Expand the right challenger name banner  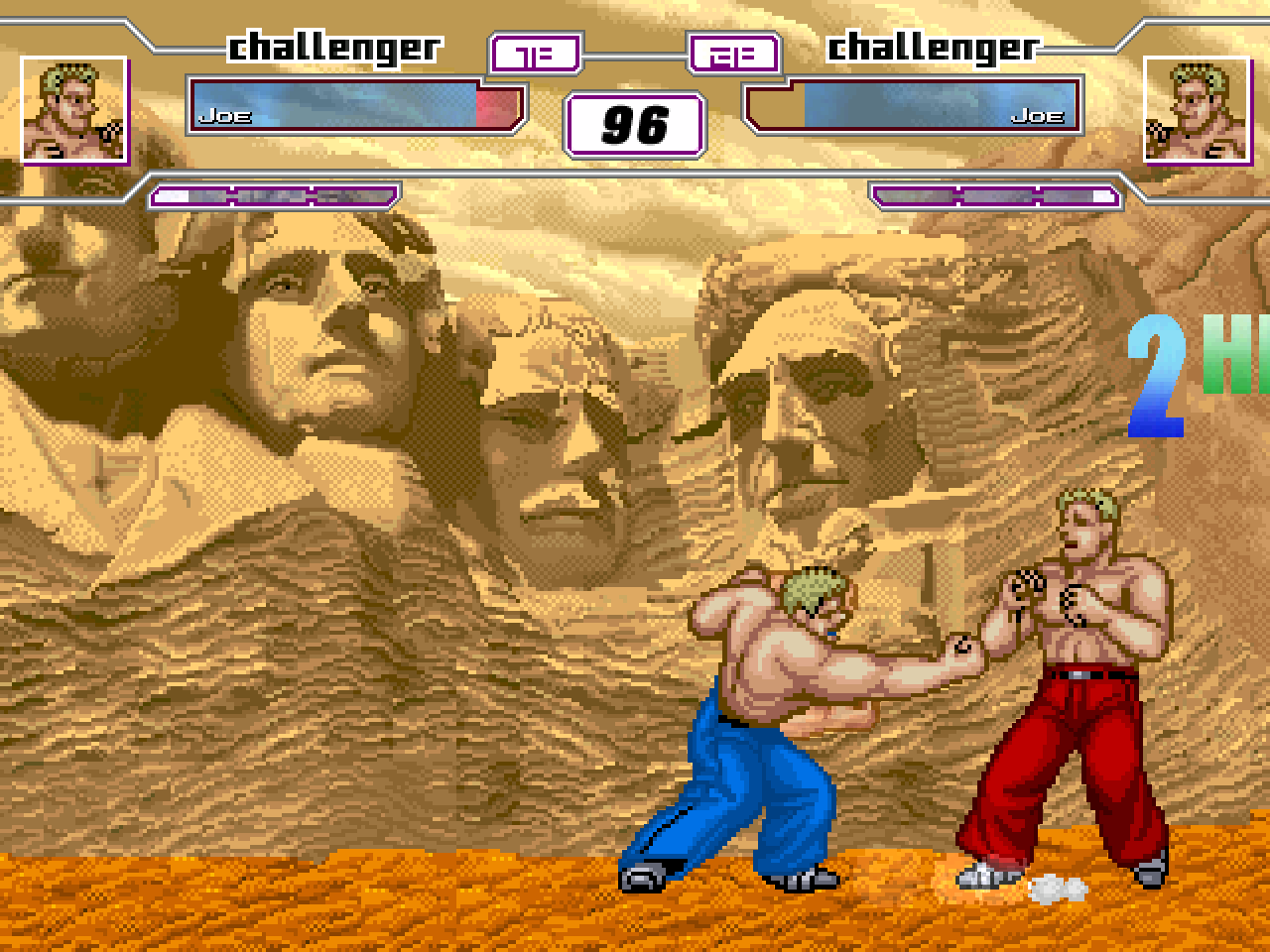pyautogui.click(x=933, y=48)
